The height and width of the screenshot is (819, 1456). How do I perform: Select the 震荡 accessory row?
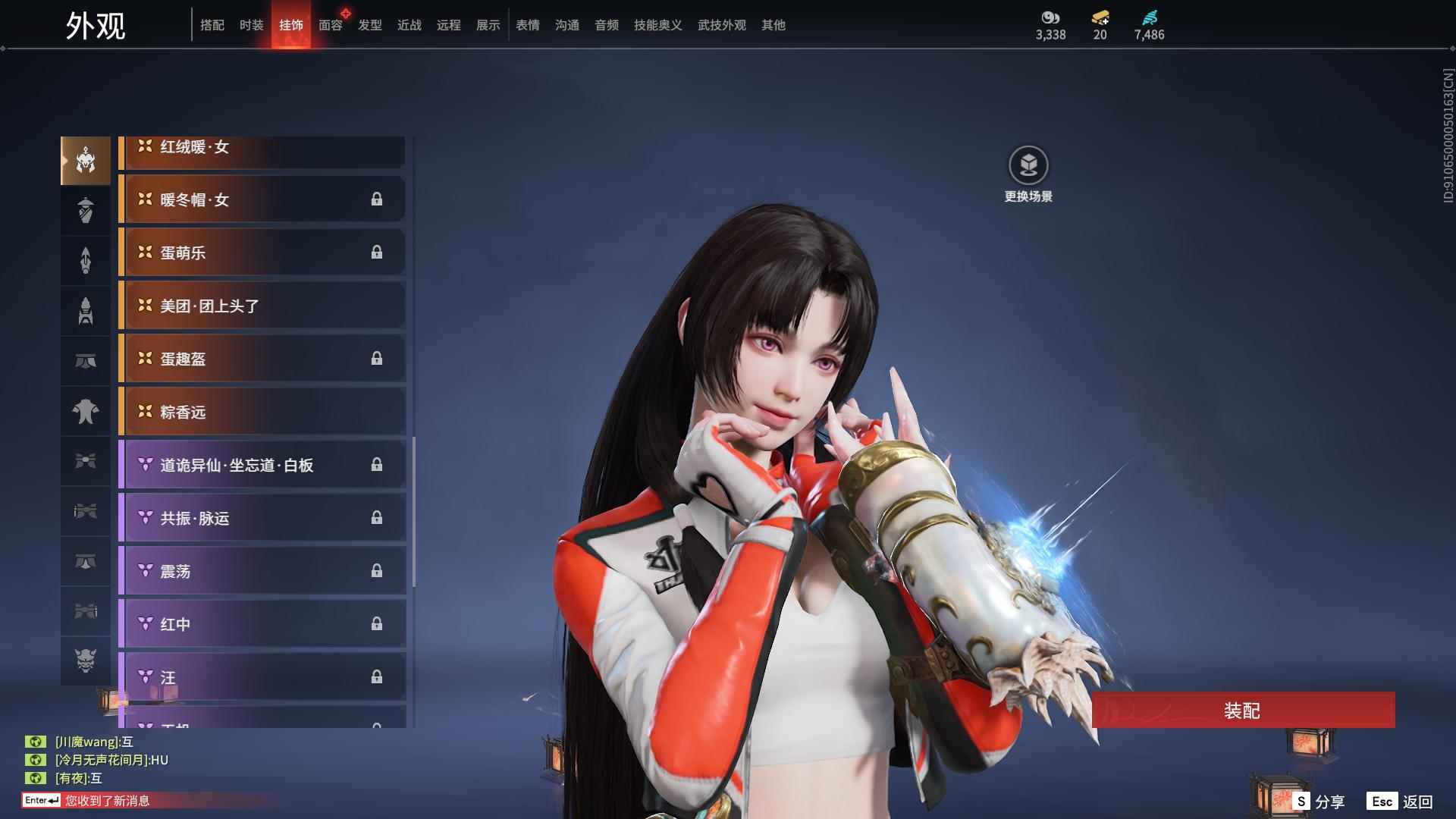262,571
